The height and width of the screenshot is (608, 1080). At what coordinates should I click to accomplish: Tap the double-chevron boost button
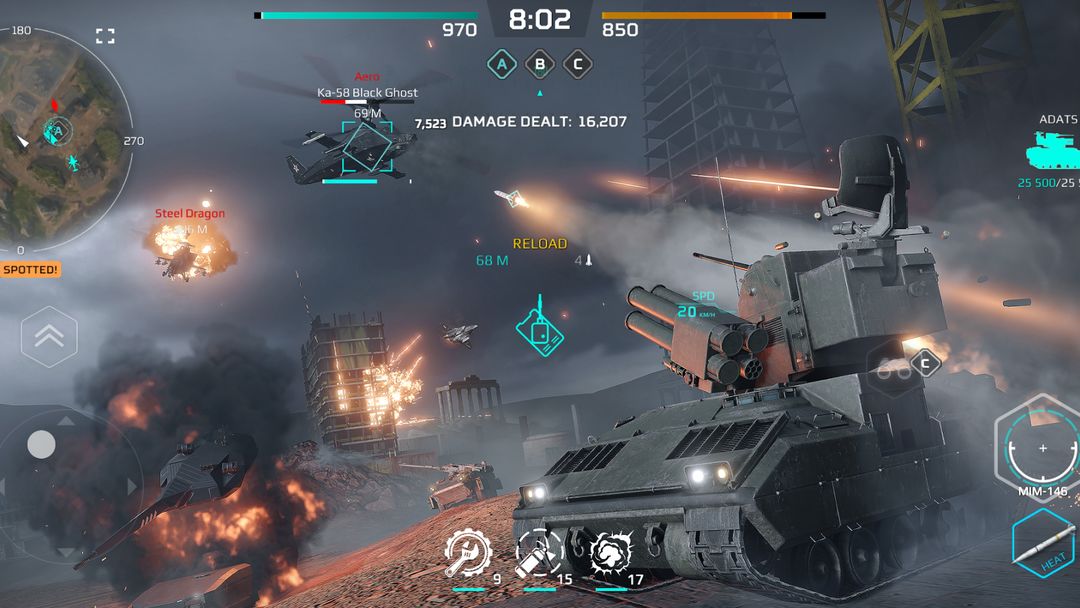[49, 337]
